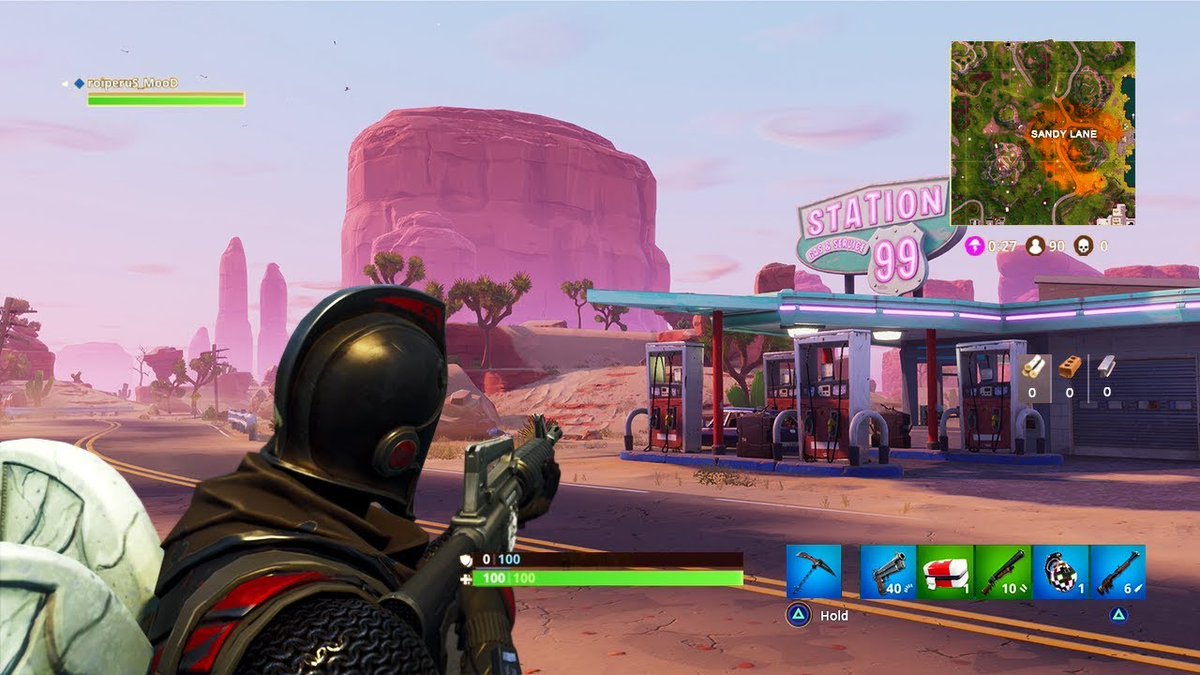The height and width of the screenshot is (675, 1200).
Task: Click the skull eliminations icon
Action: coord(1083,245)
